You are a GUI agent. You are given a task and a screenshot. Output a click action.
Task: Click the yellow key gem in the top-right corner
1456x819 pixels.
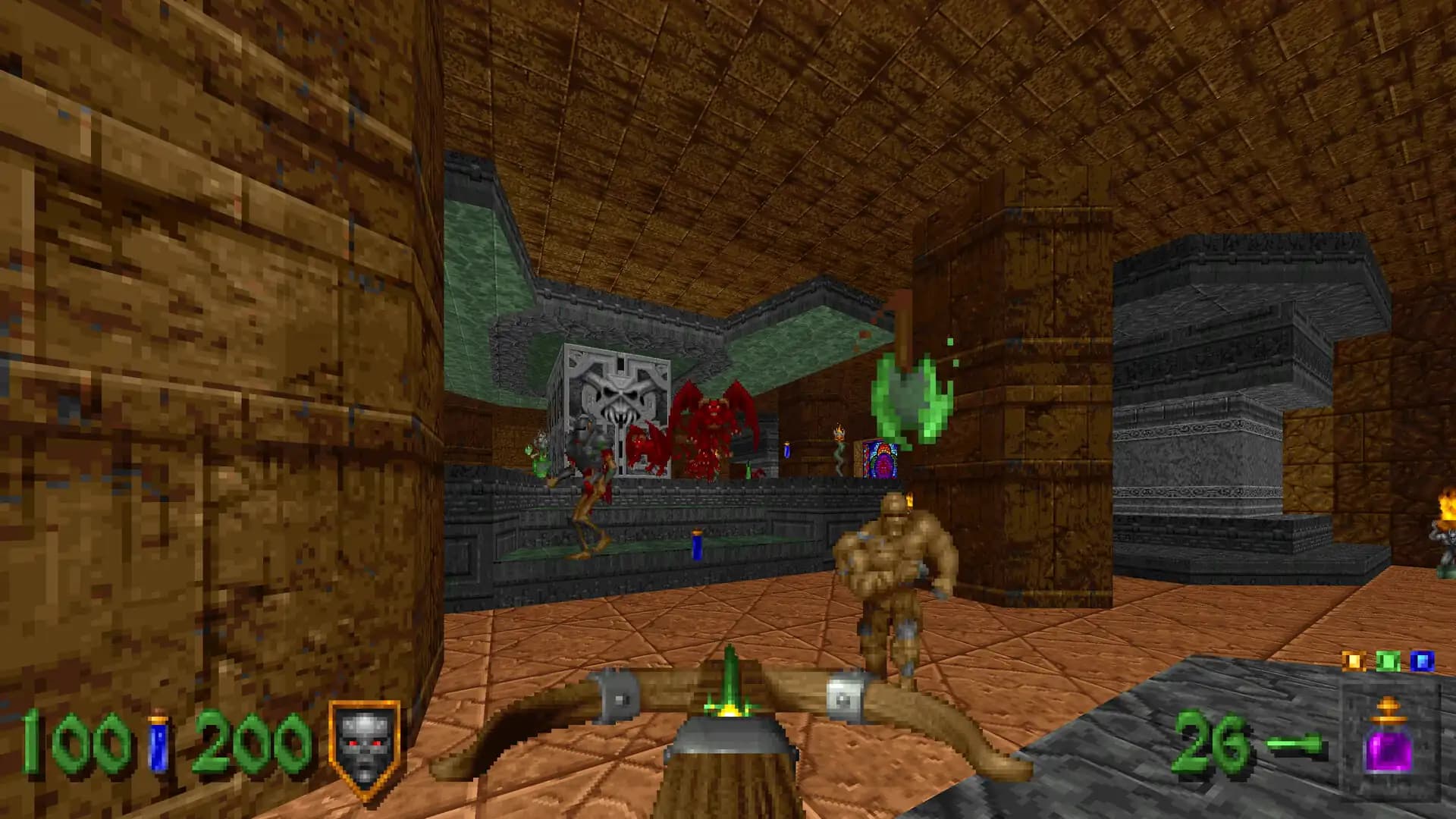pos(1354,661)
